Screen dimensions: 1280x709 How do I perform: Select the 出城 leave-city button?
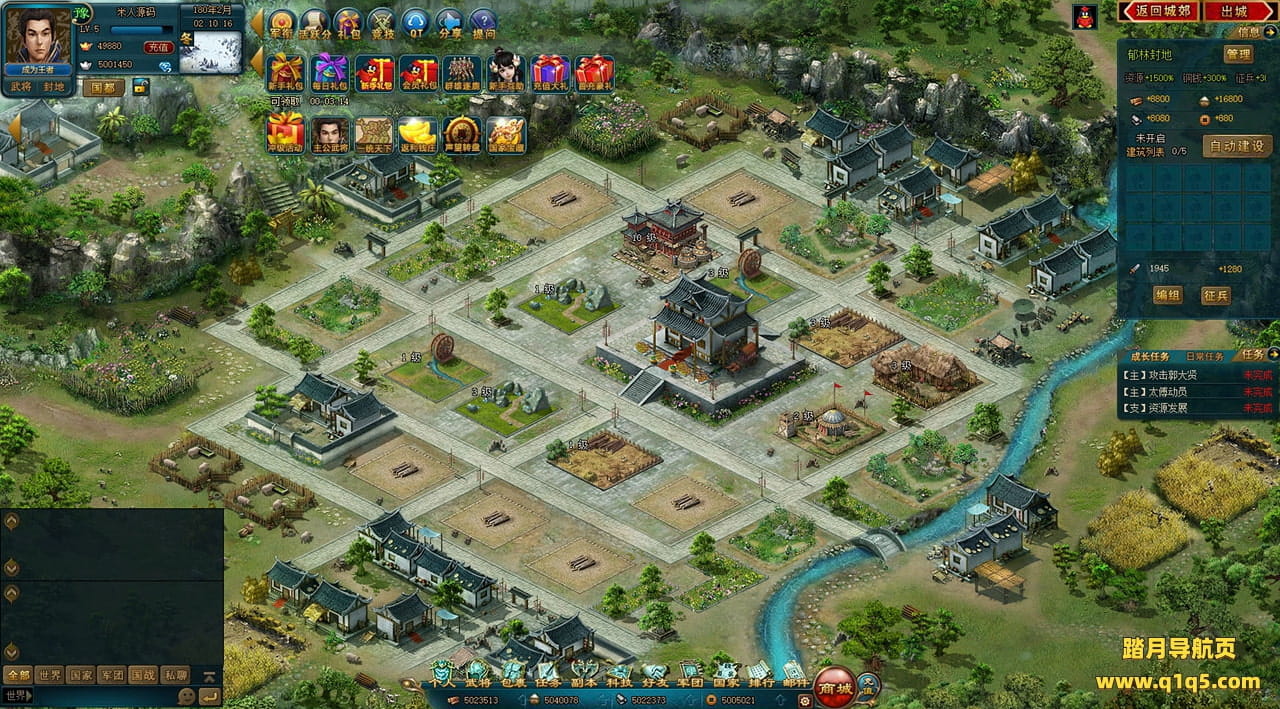coord(1238,12)
